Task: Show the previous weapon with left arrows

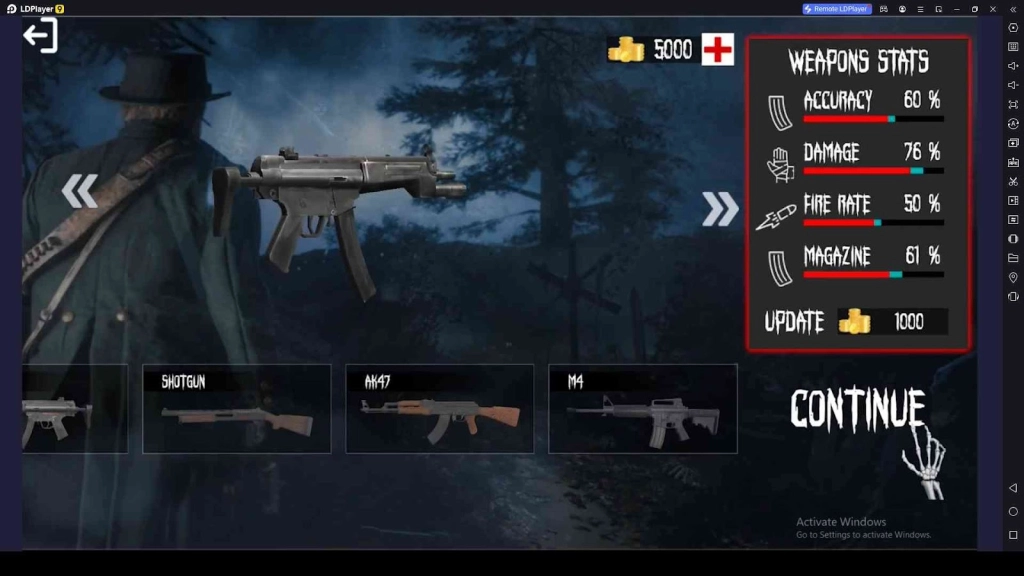Action: pos(80,191)
